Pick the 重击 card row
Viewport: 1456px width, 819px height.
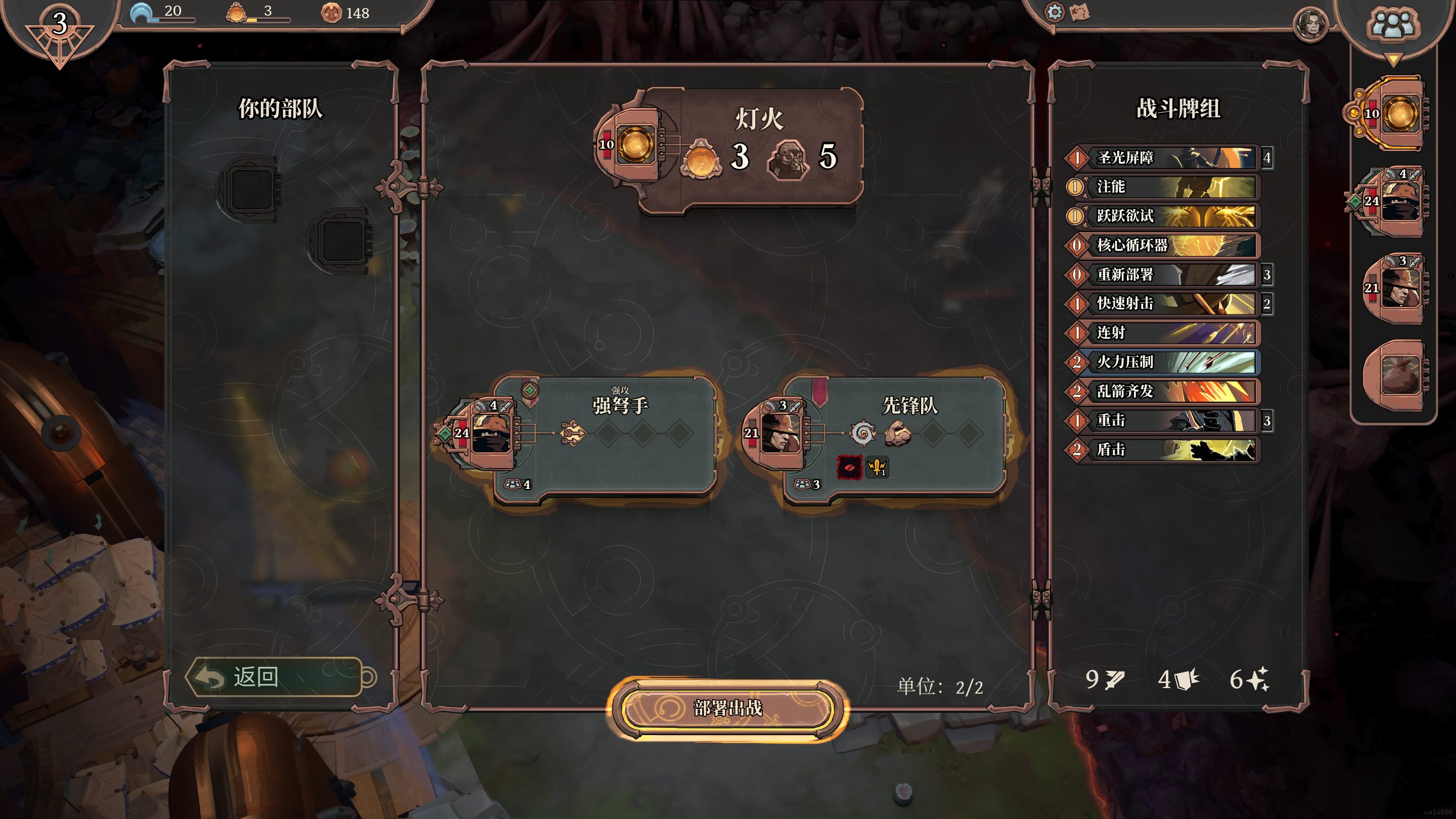click(x=1164, y=421)
